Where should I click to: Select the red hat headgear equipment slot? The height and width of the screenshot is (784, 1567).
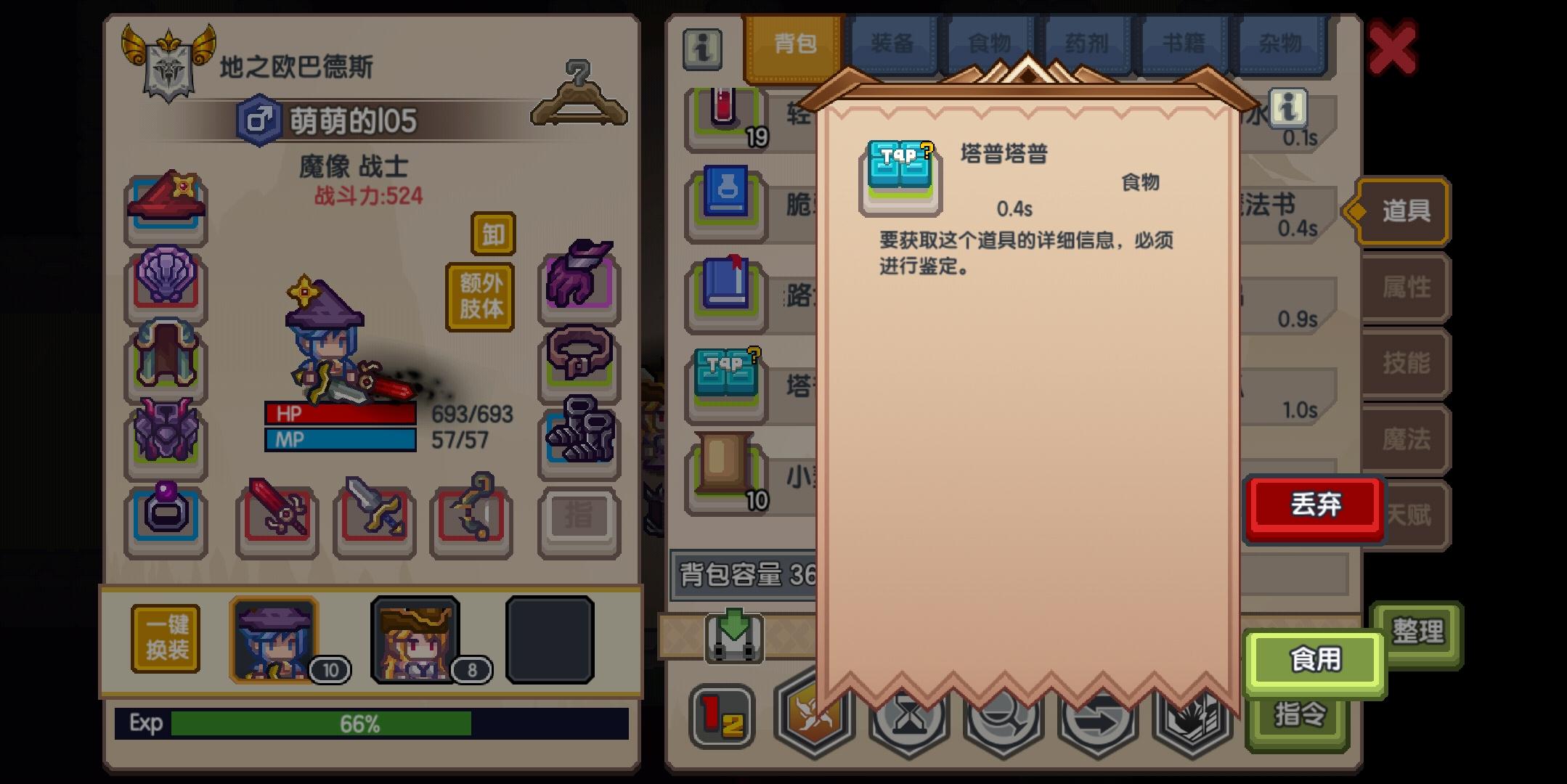tap(166, 205)
